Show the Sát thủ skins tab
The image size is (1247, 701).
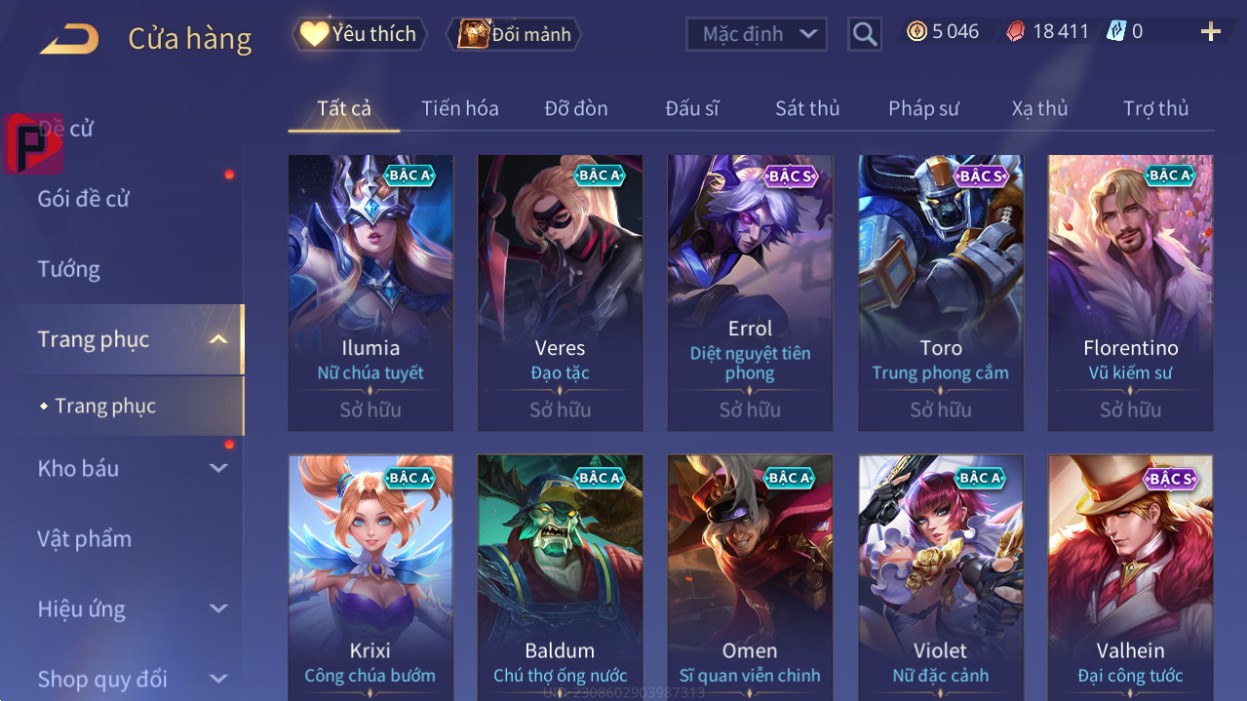[x=807, y=108]
